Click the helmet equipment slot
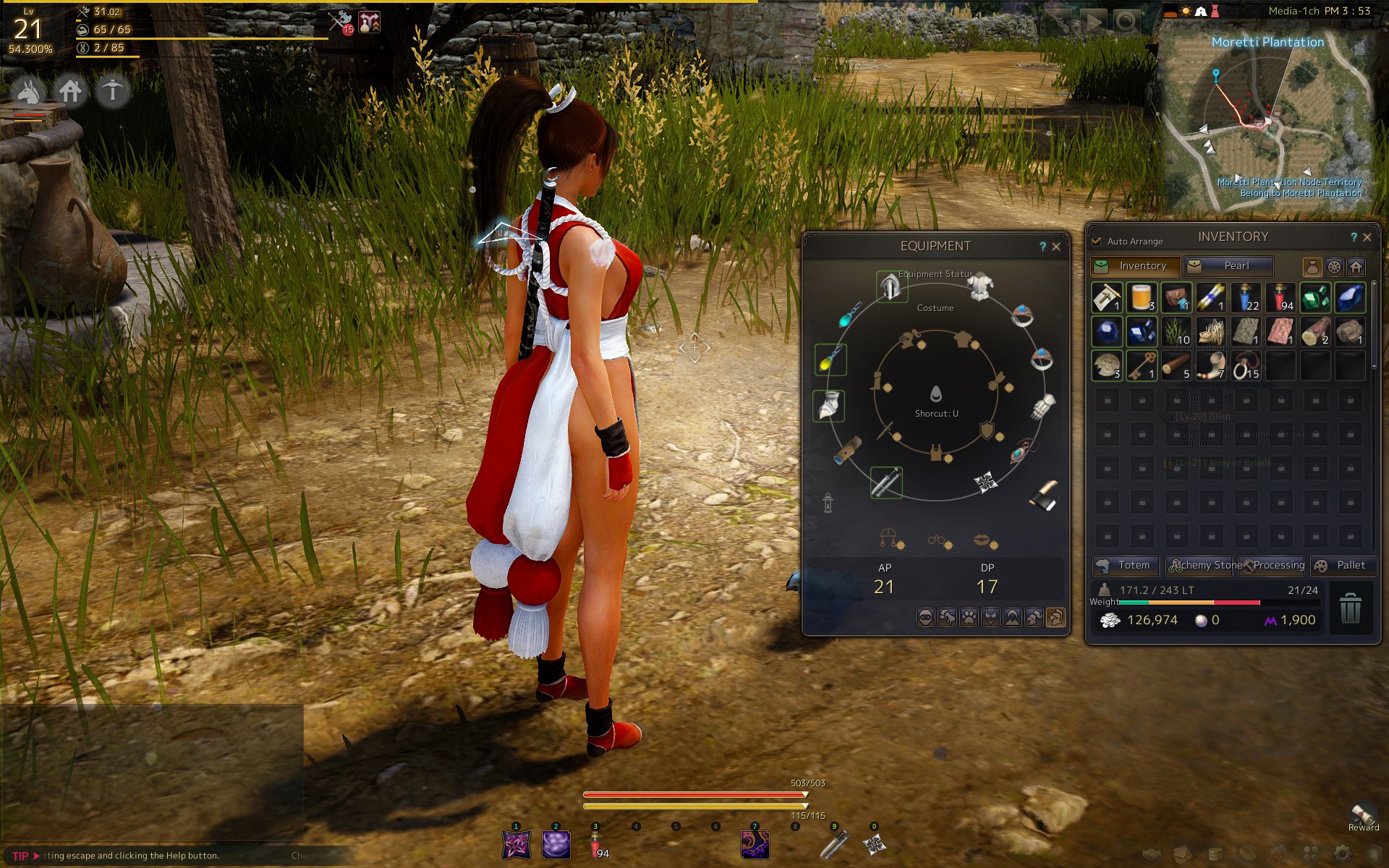The height and width of the screenshot is (868, 1389). [x=891, y=287]
